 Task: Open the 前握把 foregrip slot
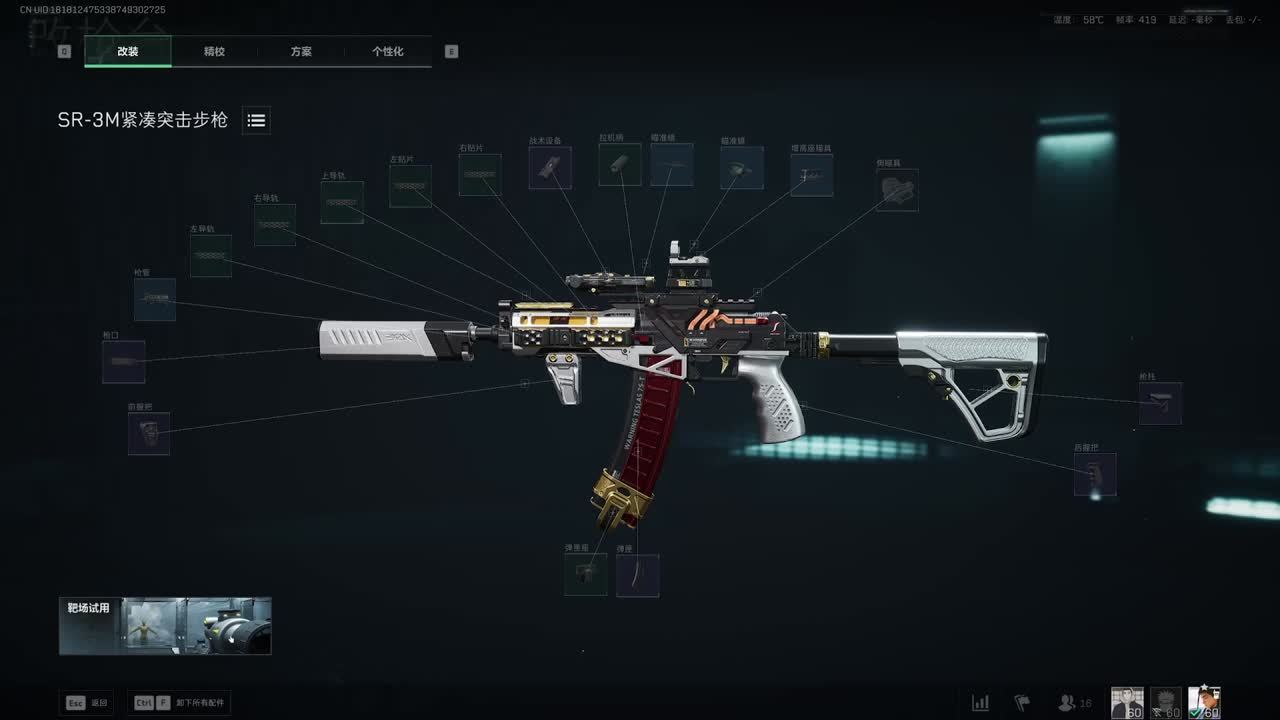pyautogui.click(x=149, y=434)
